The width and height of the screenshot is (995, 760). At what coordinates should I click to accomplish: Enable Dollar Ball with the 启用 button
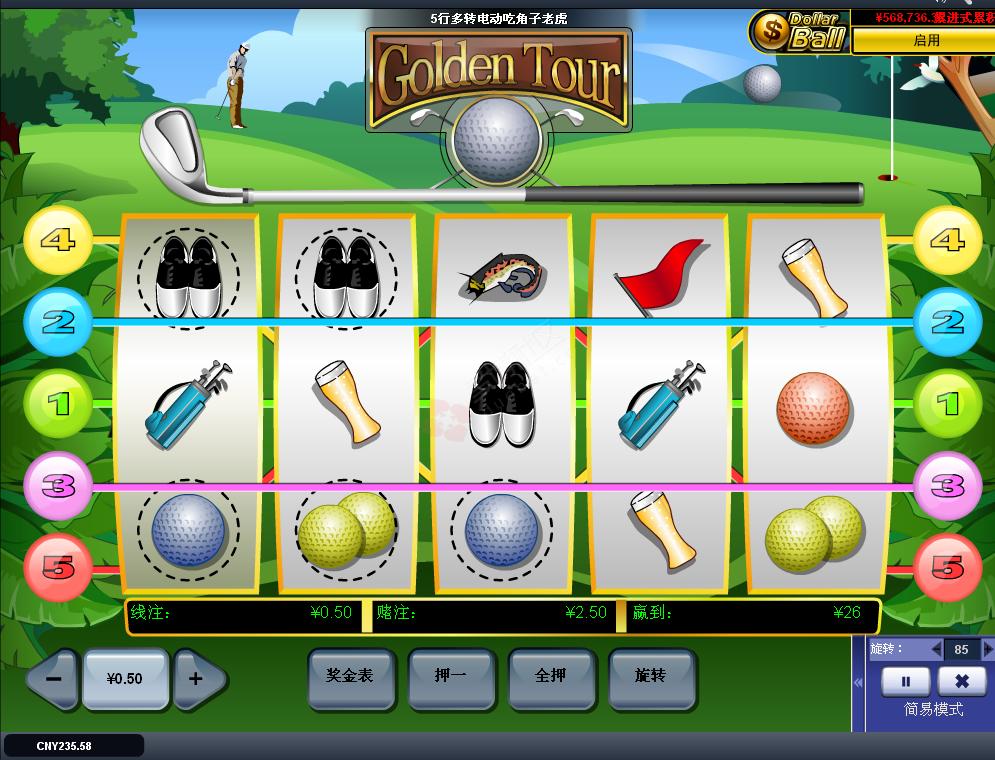coord(925,41)
